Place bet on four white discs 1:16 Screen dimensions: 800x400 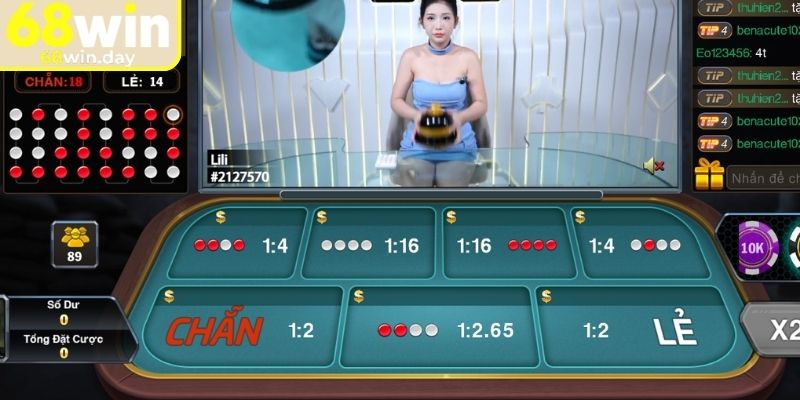click(370, 245)
